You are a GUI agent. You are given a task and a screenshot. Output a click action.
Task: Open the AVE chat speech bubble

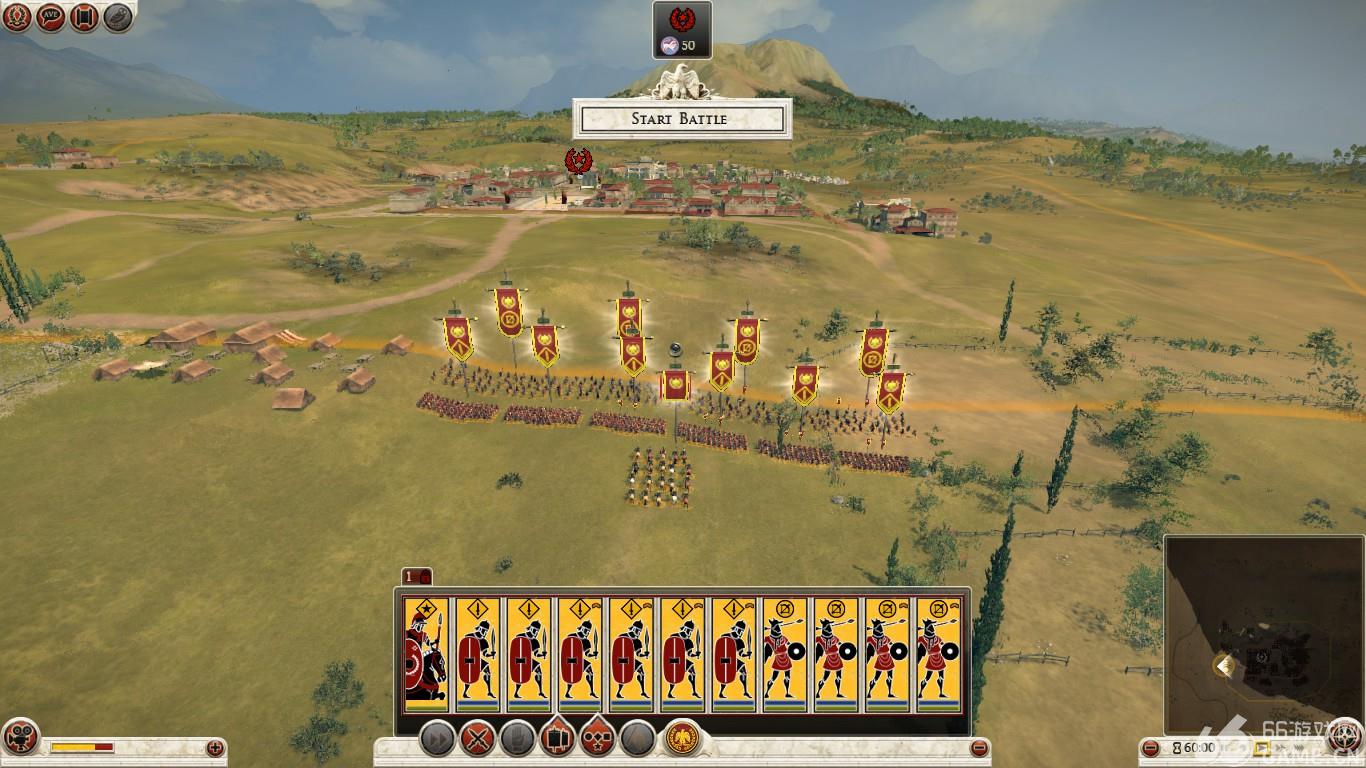[51, 17]
